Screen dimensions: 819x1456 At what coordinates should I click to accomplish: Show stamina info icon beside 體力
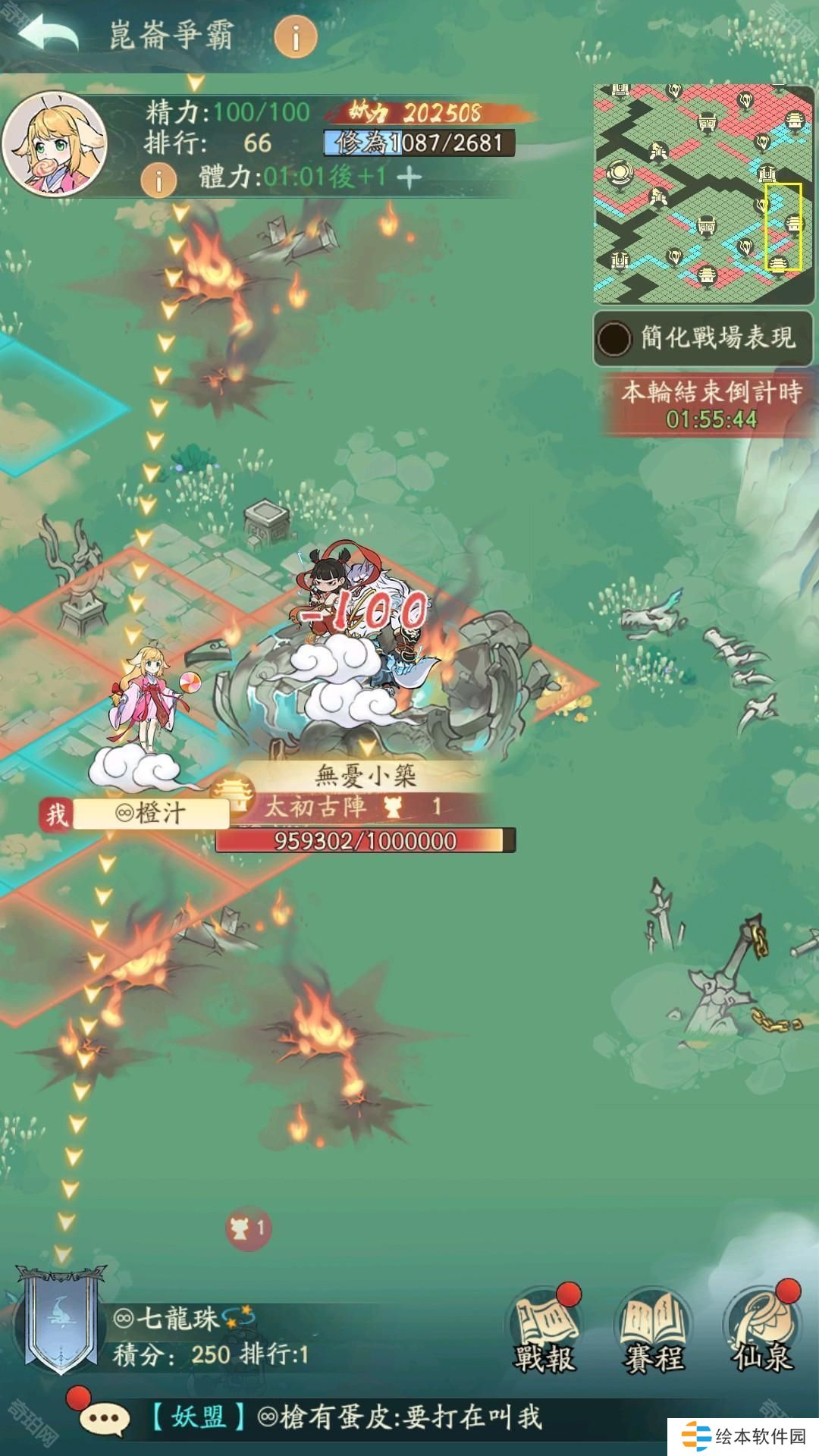[x=159, y=180]
